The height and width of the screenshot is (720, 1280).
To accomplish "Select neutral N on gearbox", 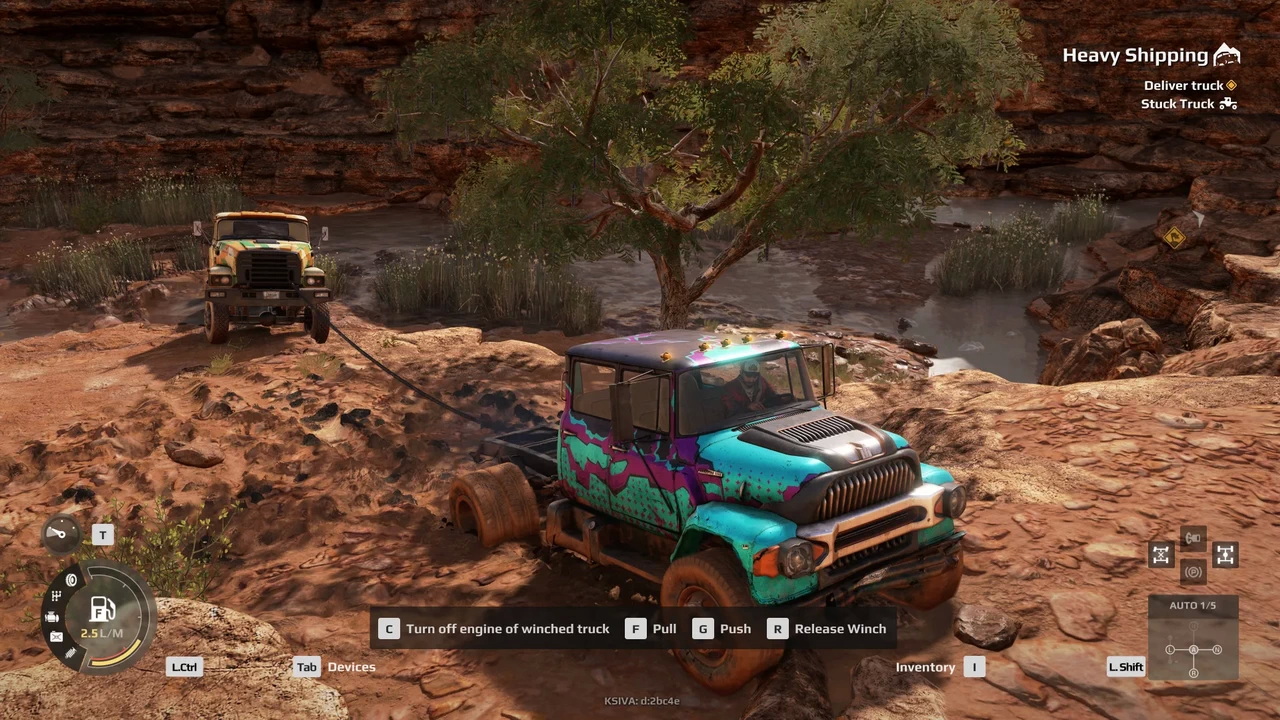I will (x=1217, y=650).
